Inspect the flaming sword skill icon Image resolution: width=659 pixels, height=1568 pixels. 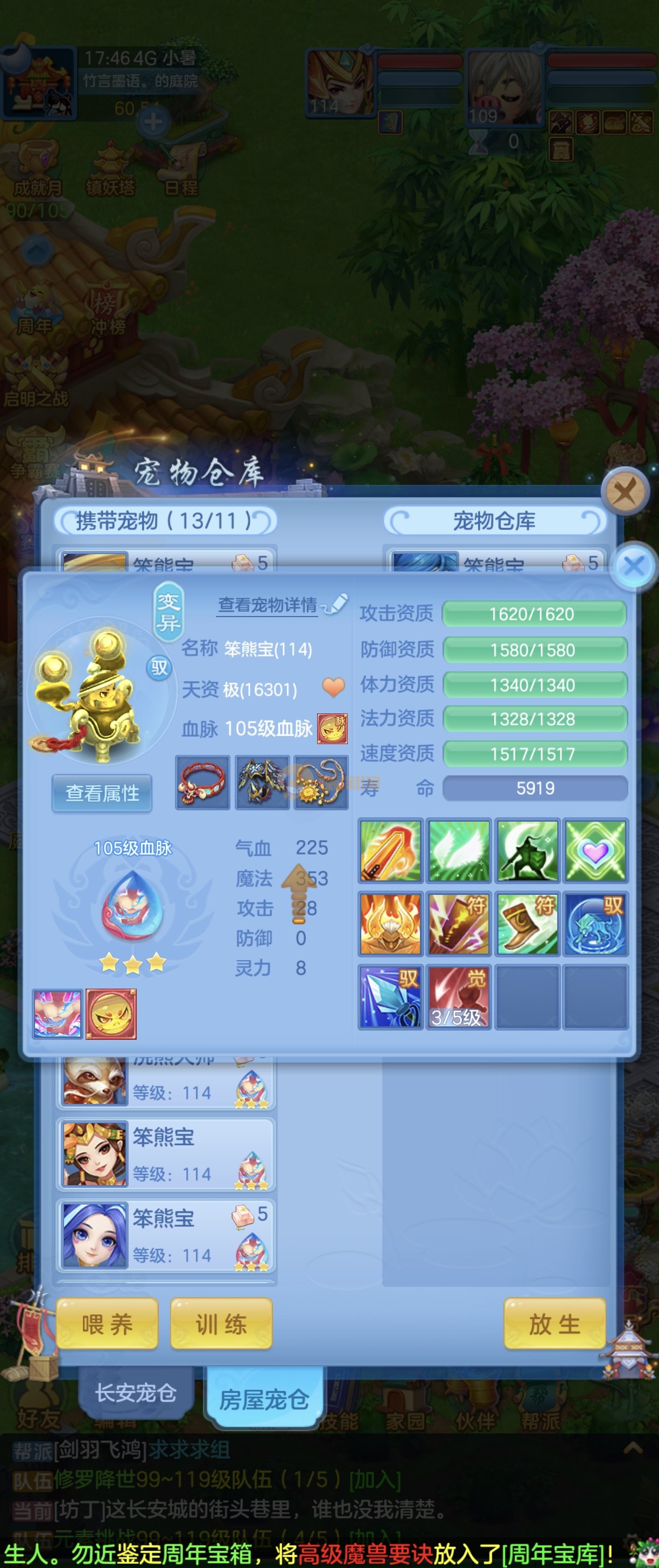pyautogui.click(x=390, y=850)
